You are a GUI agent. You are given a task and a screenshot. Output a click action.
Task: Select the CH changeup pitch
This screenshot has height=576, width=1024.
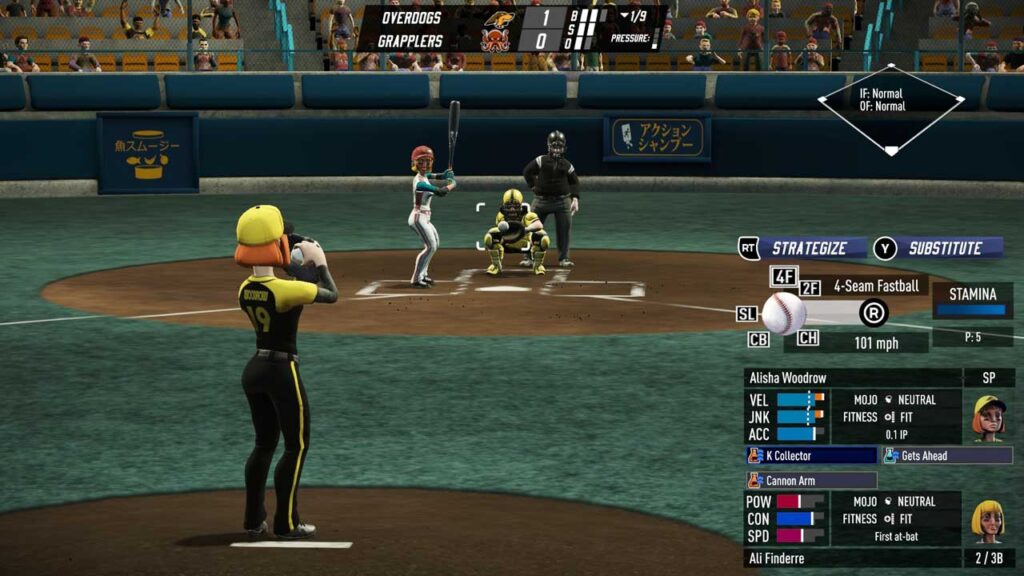click(808, 338)
